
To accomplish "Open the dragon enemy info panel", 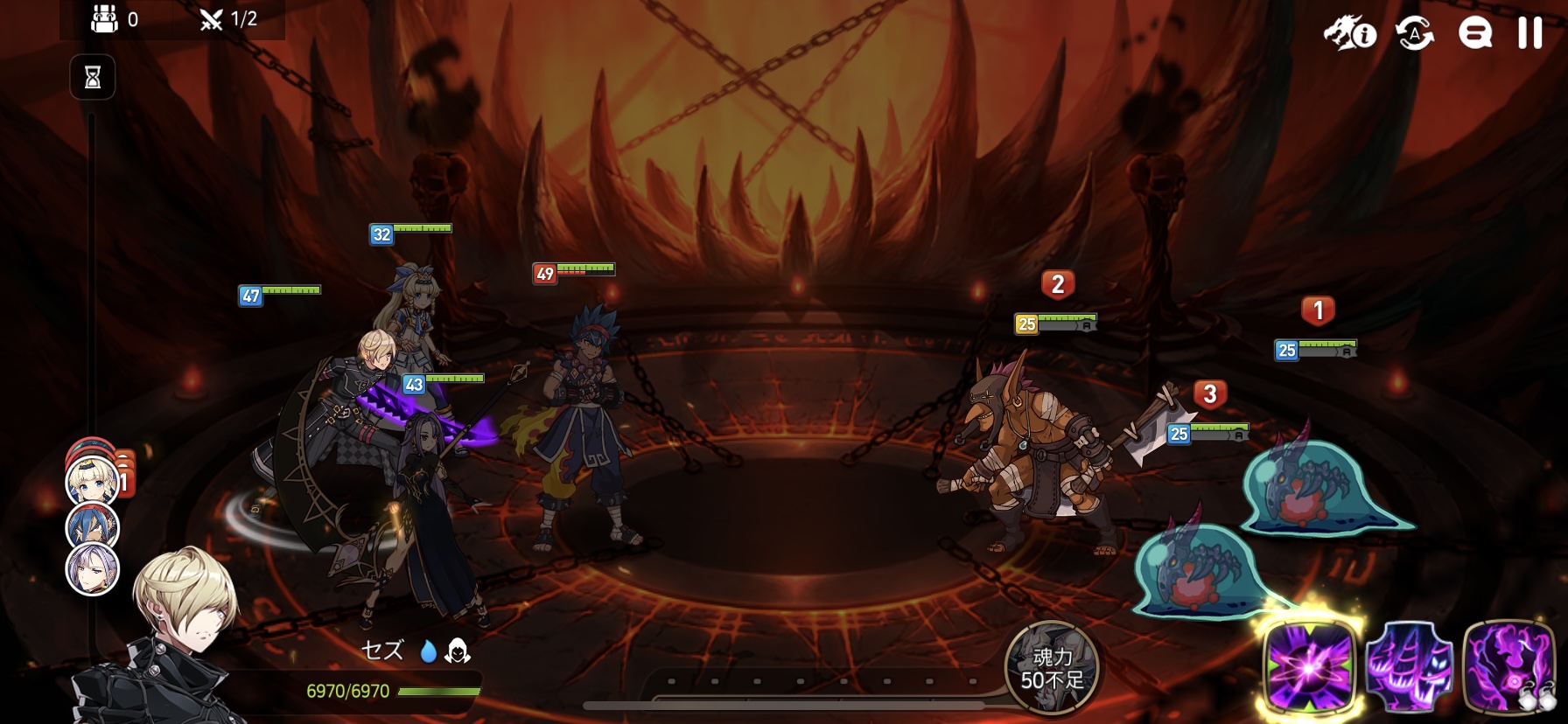I will [x=1350, y=33].
